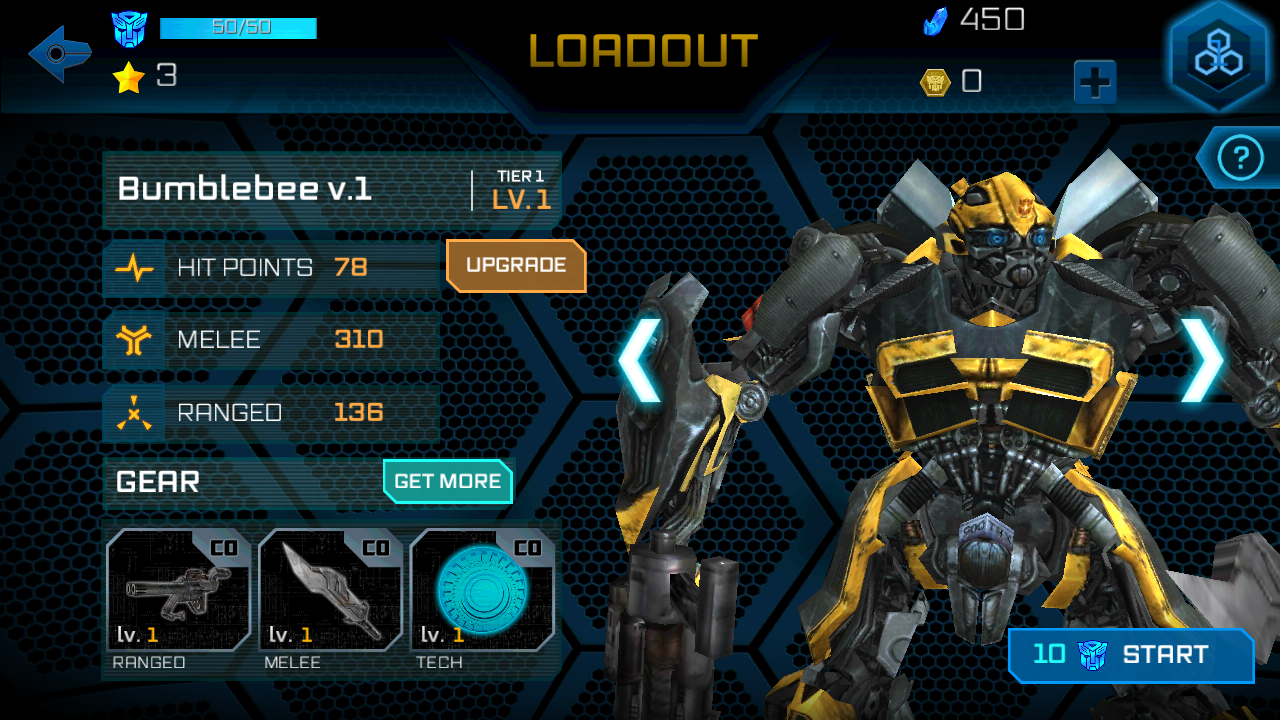Screen dimensions: 1280x720
Task: Upgrade Bumblebee with the UPGRADE button
Action: click(x=516, y=266)
